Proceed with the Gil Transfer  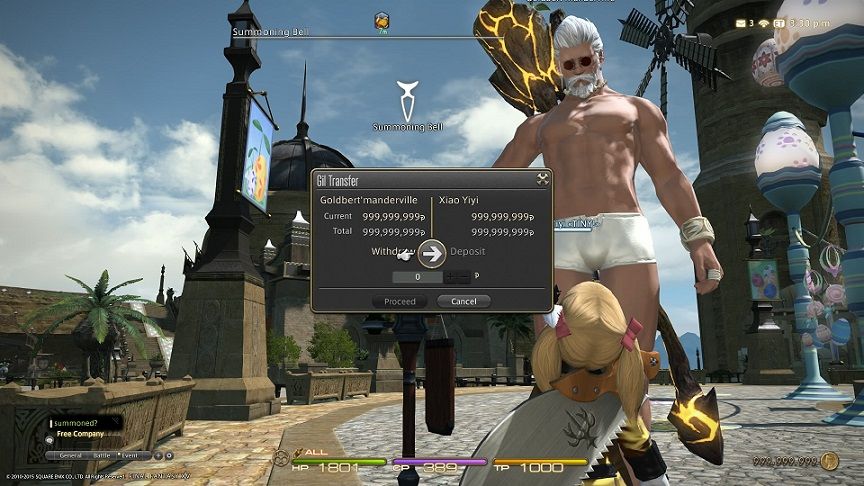(x=399, y=301)
